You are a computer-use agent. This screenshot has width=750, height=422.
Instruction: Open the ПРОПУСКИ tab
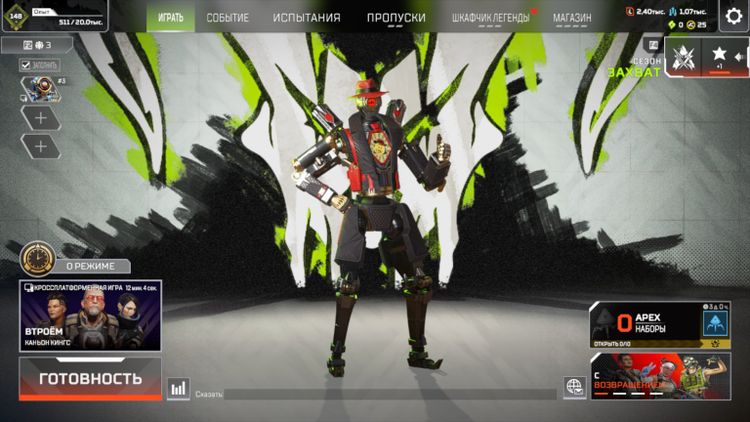[x=396, y=17]
